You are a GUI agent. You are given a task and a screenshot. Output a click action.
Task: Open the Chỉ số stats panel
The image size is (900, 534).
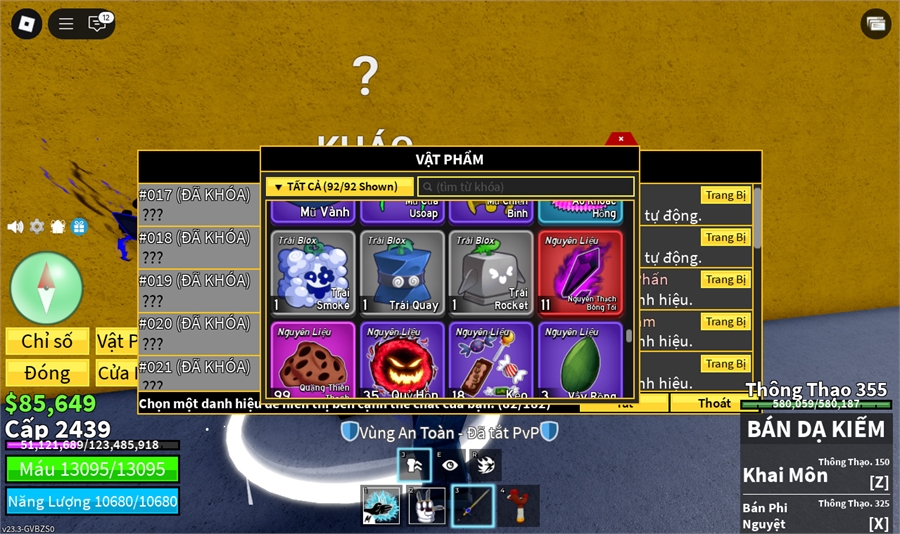pos(47,342)
